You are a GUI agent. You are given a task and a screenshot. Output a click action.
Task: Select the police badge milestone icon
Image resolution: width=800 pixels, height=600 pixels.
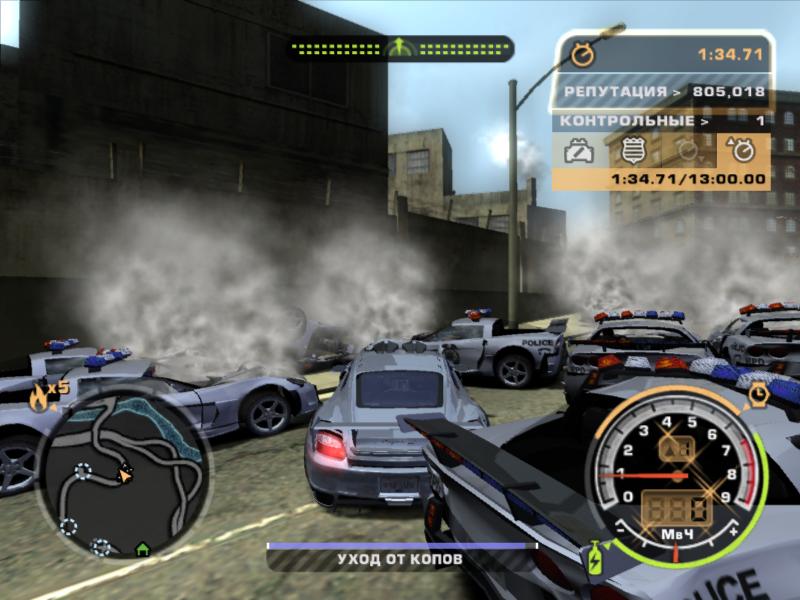(x=633, y=151)
